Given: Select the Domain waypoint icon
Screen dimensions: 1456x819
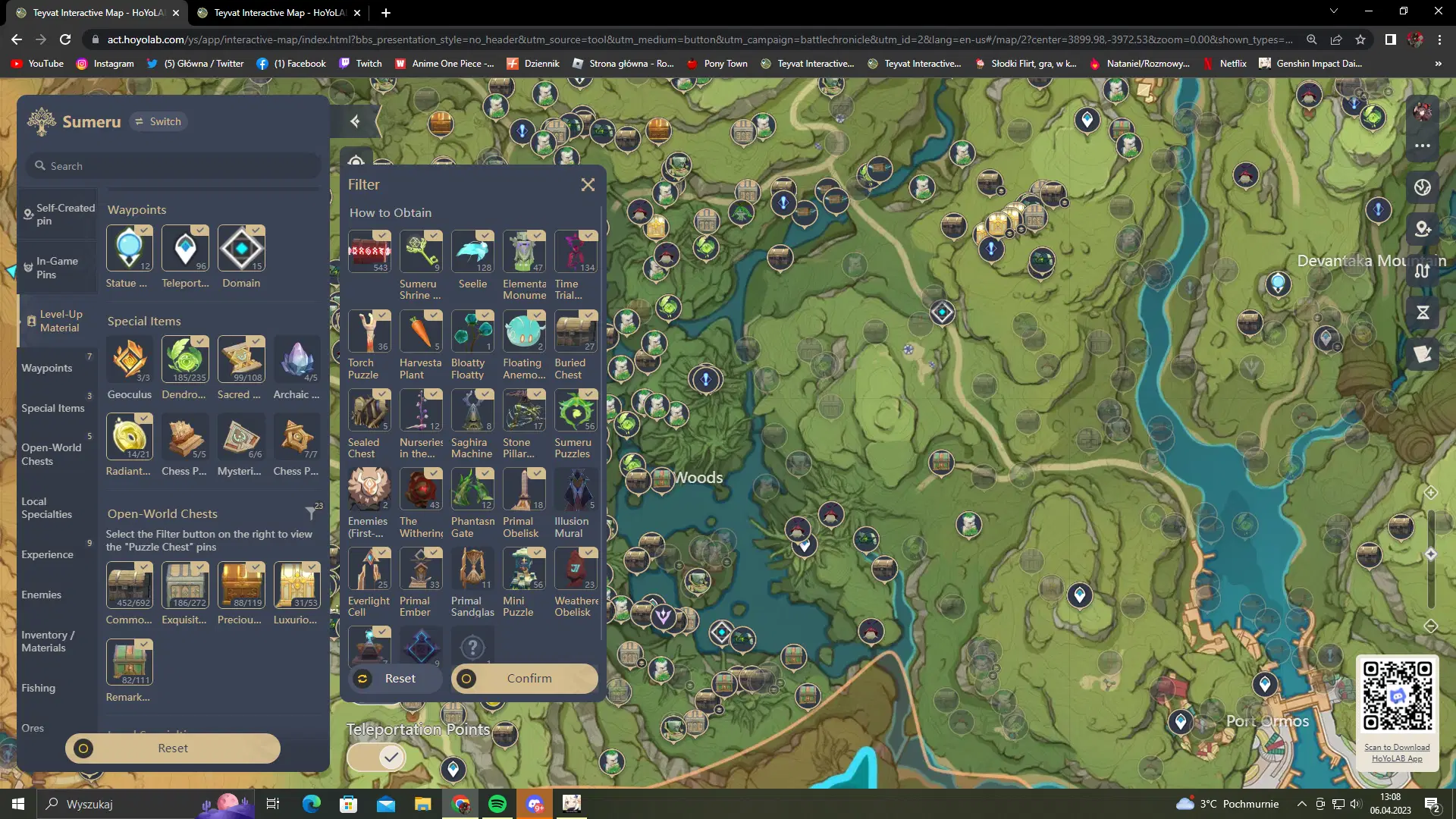Looking at the screenshot, I should click(x=240, y=248).
